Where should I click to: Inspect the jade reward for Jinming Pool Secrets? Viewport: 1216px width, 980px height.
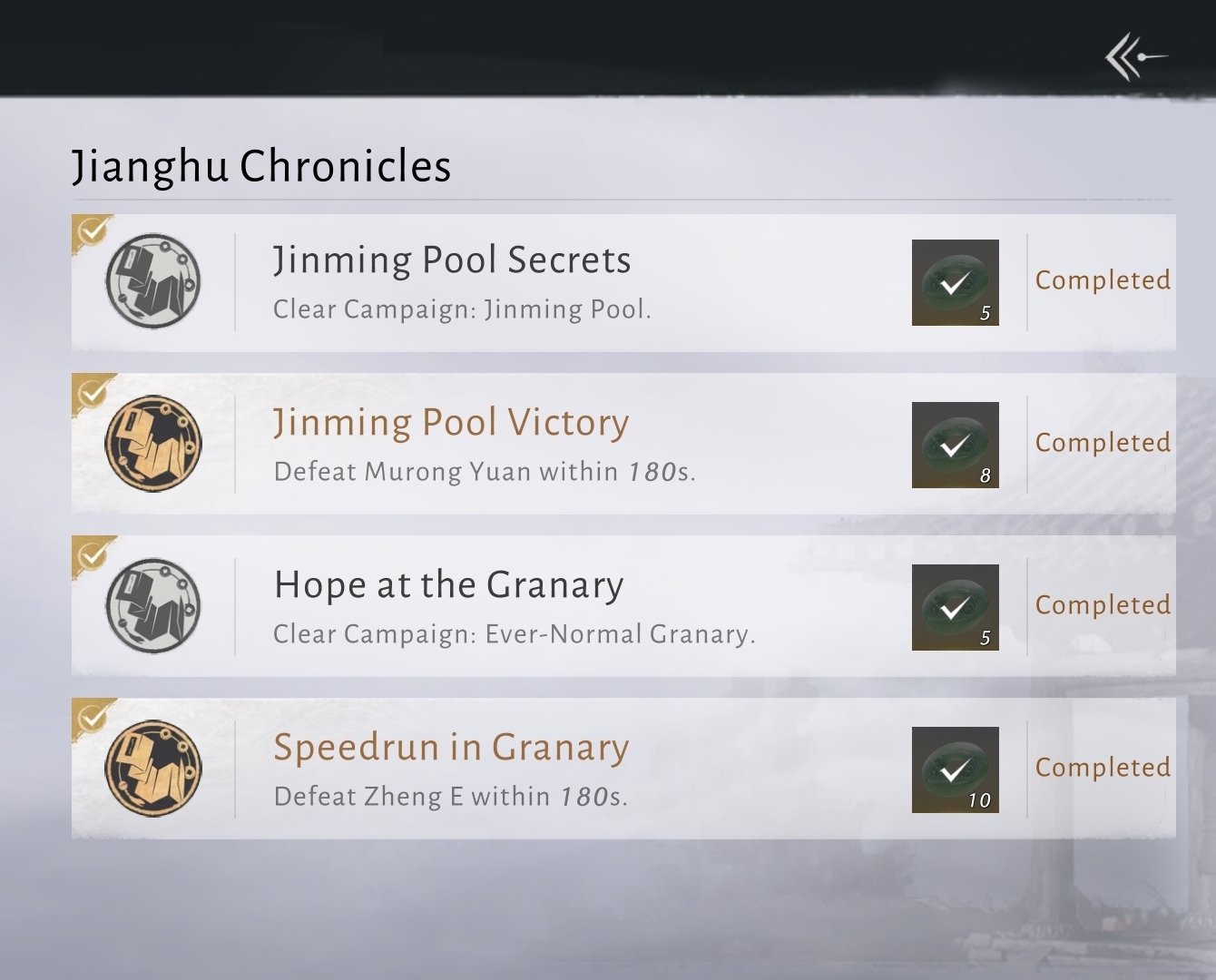pyautogui.click(x=955, y=282)
